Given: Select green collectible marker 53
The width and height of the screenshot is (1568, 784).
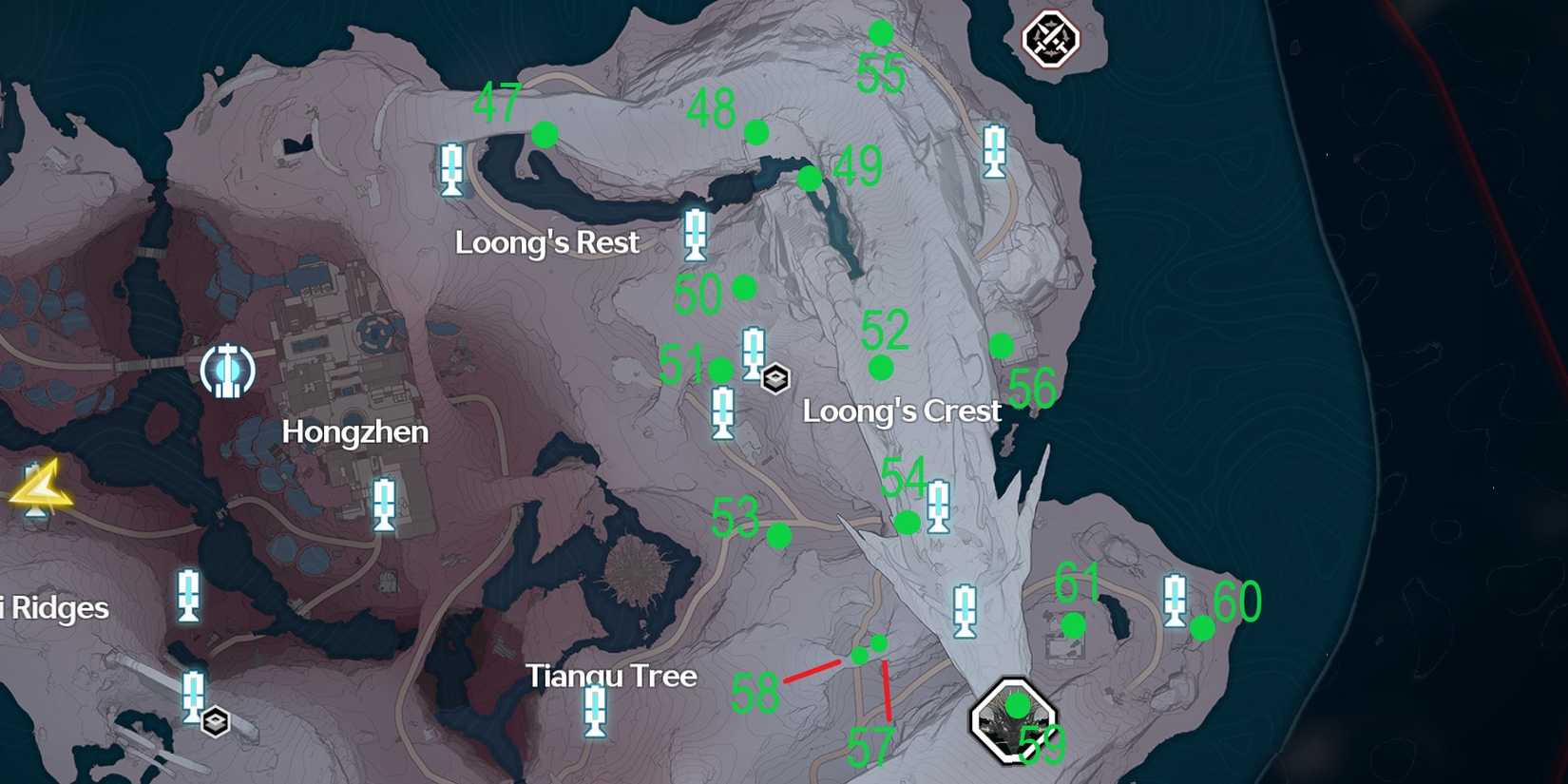Looking at the screenshot, I should (x=779, y=533).
